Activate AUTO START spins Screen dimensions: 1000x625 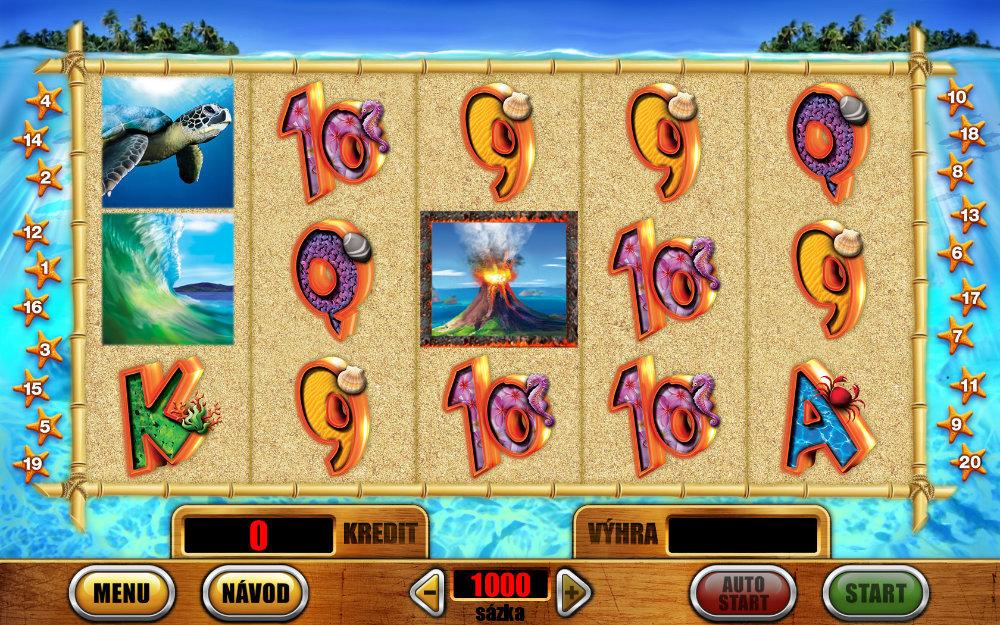pyautogui.click(x=743, y=593)
